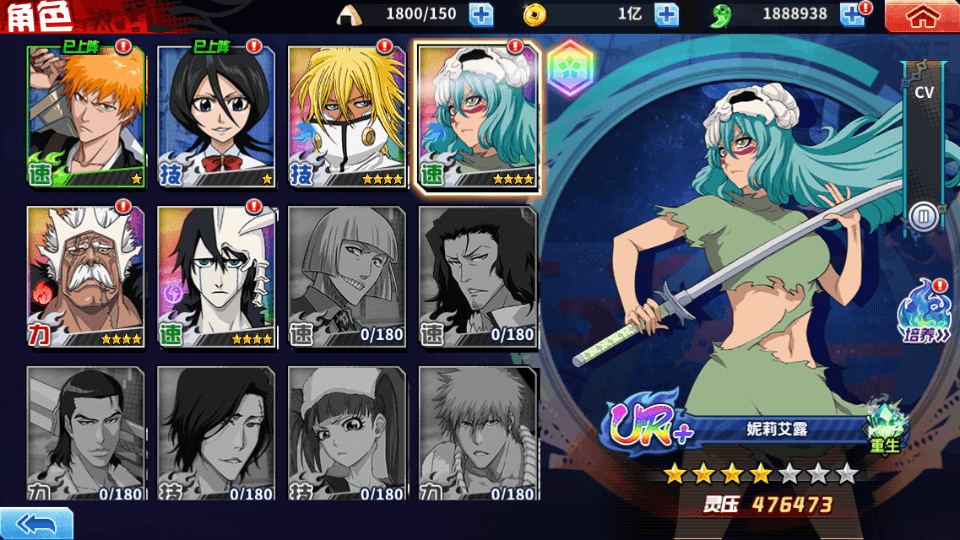960x540 pixels.
Task: Click the blue back arrow button
Action: 37,523
